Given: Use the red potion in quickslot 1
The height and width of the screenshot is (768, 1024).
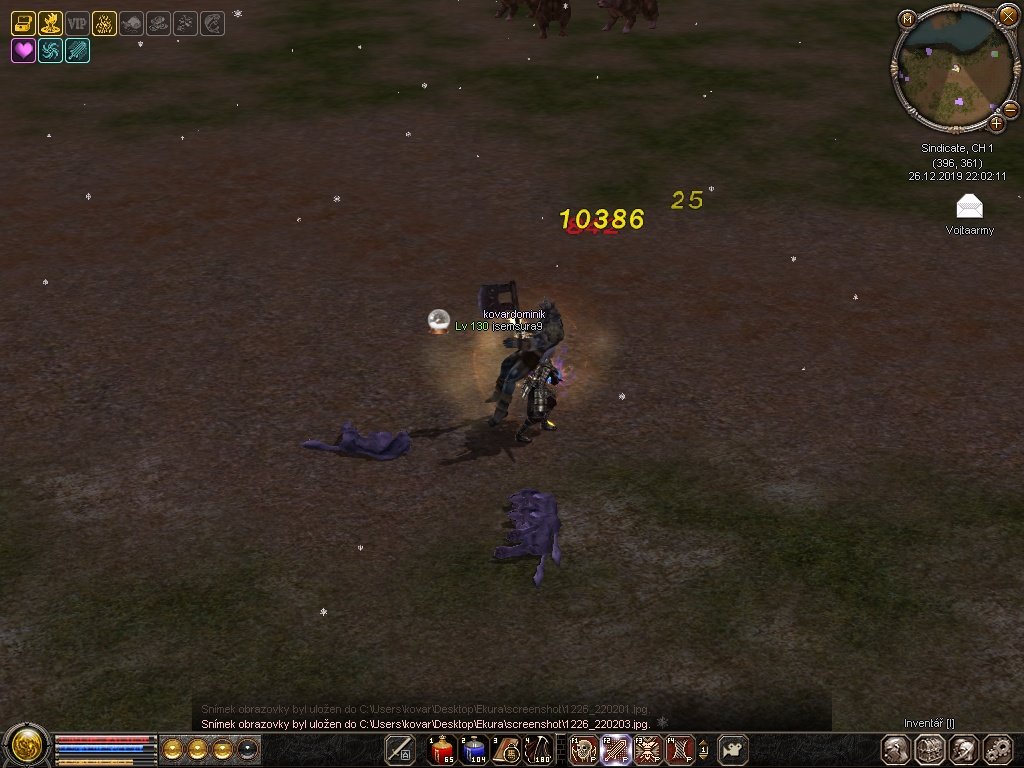Looking at the screenshot, I should click(x=441, y=750).
